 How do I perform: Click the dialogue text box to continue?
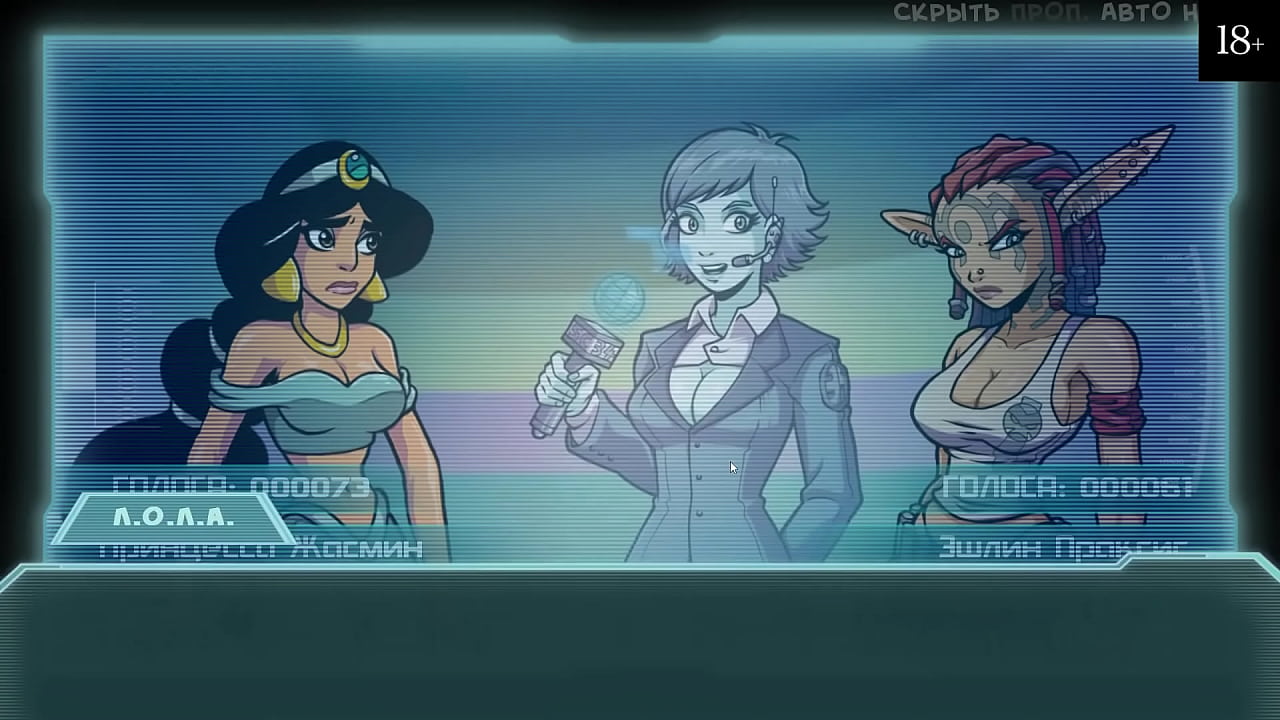tap(640, 640)
